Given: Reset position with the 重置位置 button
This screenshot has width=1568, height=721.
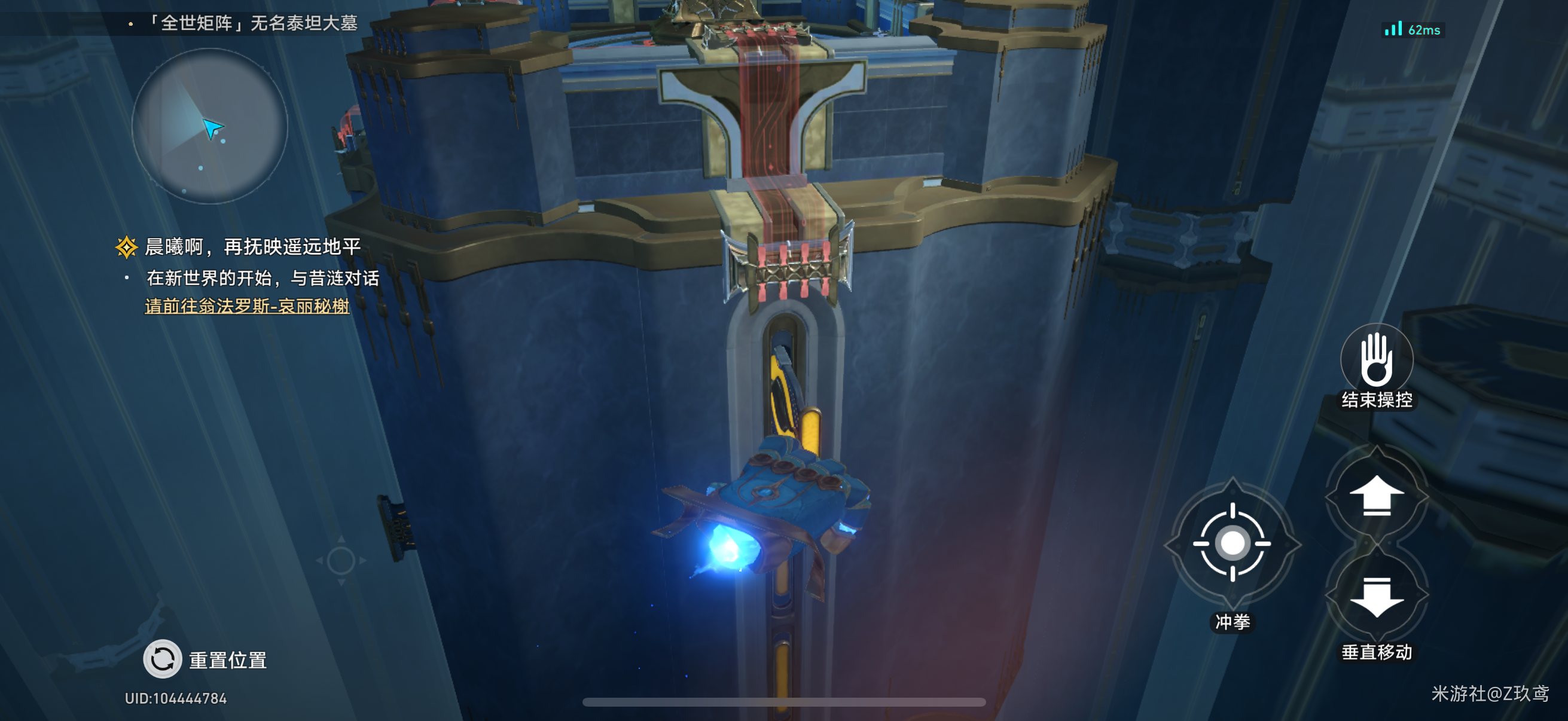Looking at the screenshot, I should (163, 659).
